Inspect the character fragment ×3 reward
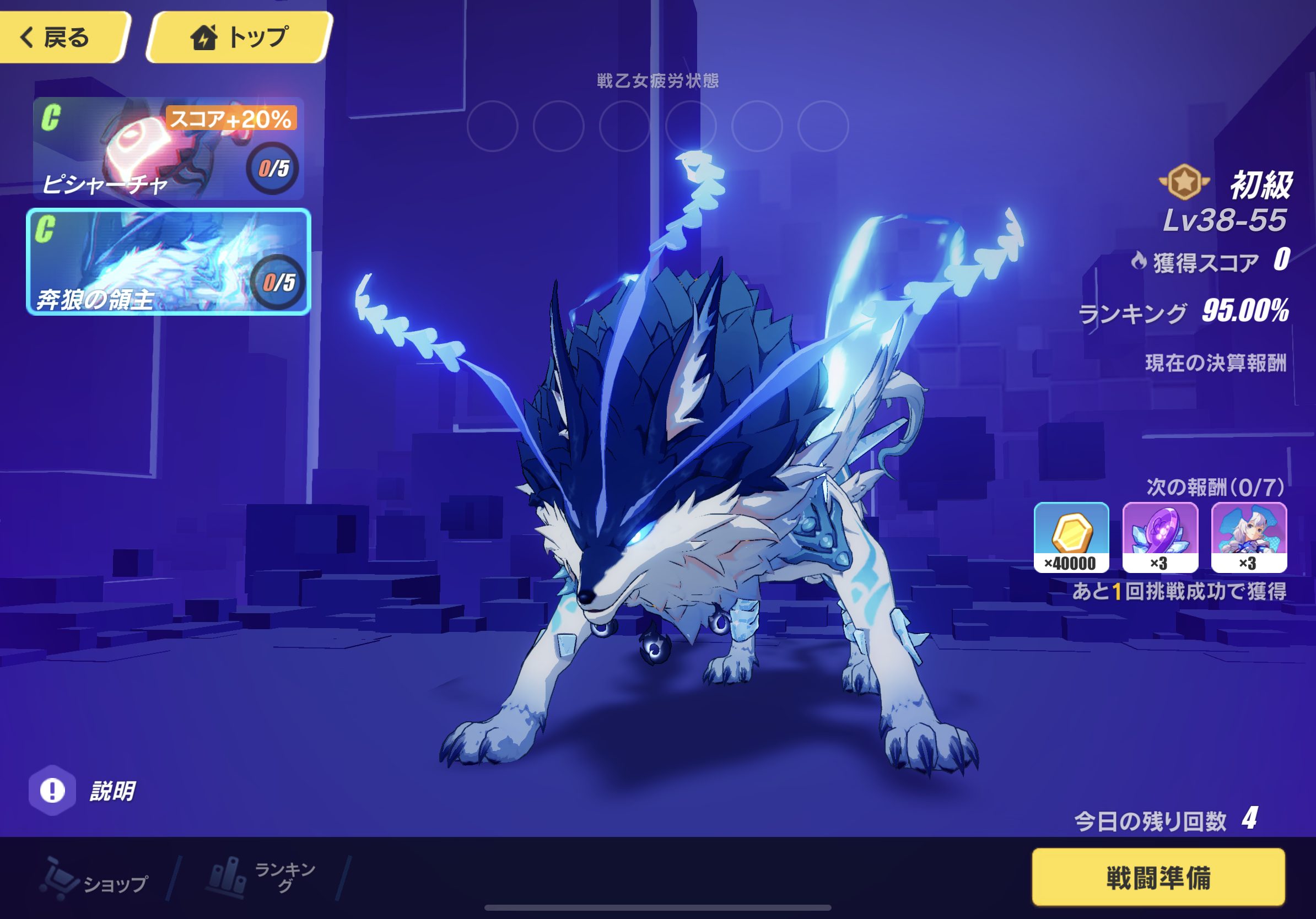Screen dimensions: 1316x919 click(1248, 537)
